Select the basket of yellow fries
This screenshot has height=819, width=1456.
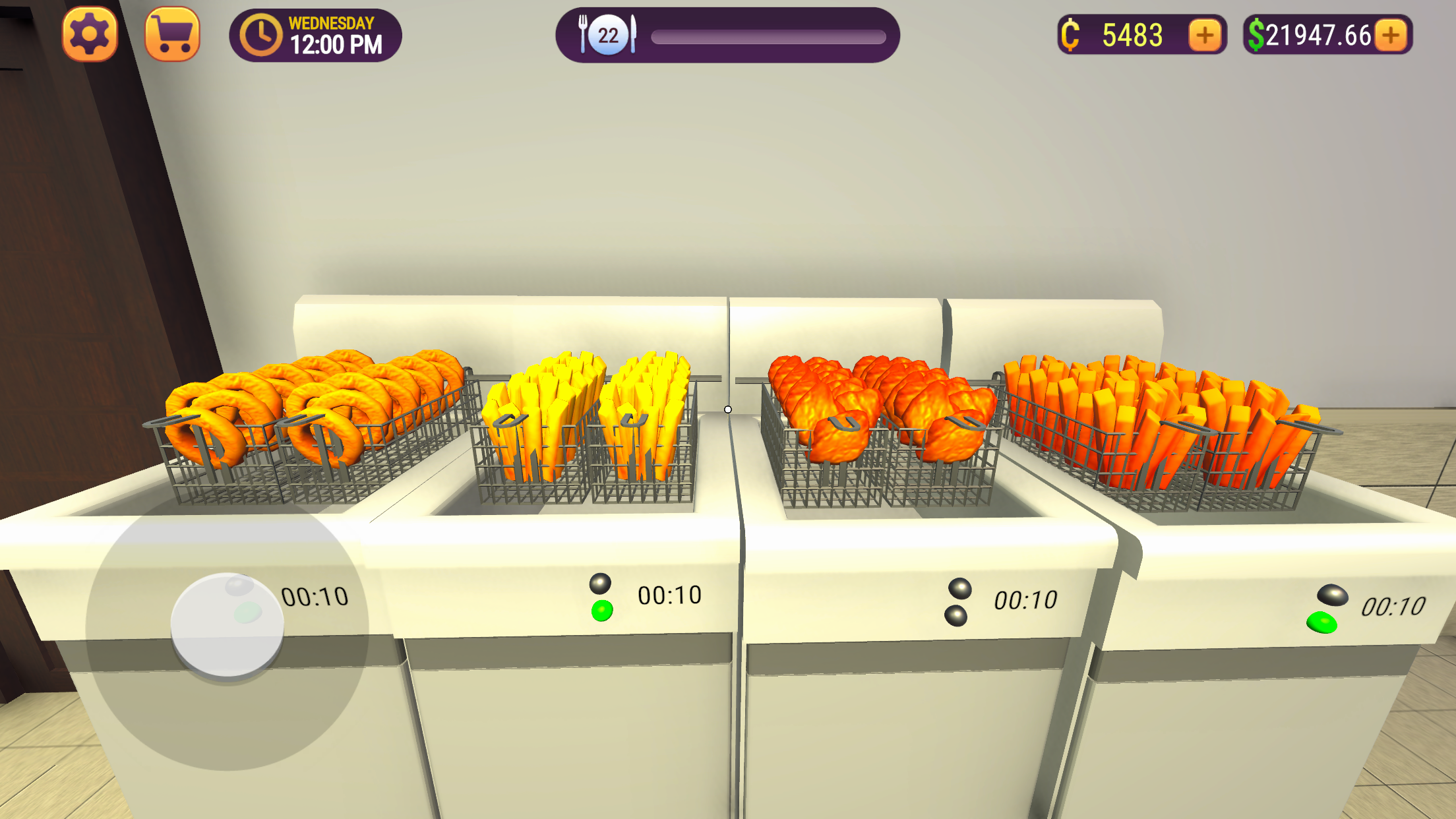click(x=584, y=422)
